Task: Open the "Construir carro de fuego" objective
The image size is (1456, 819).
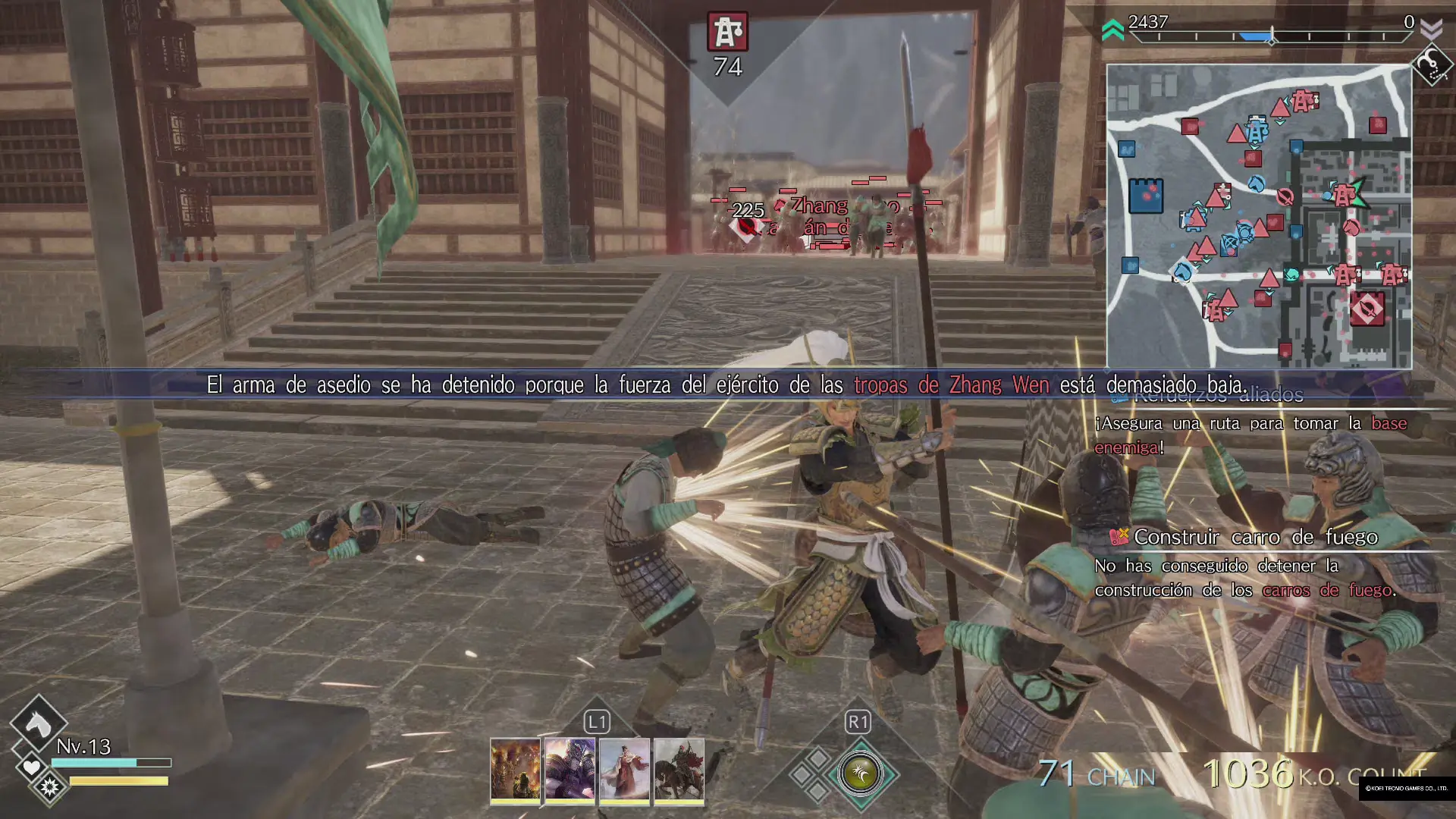Action: point(1254,537)
